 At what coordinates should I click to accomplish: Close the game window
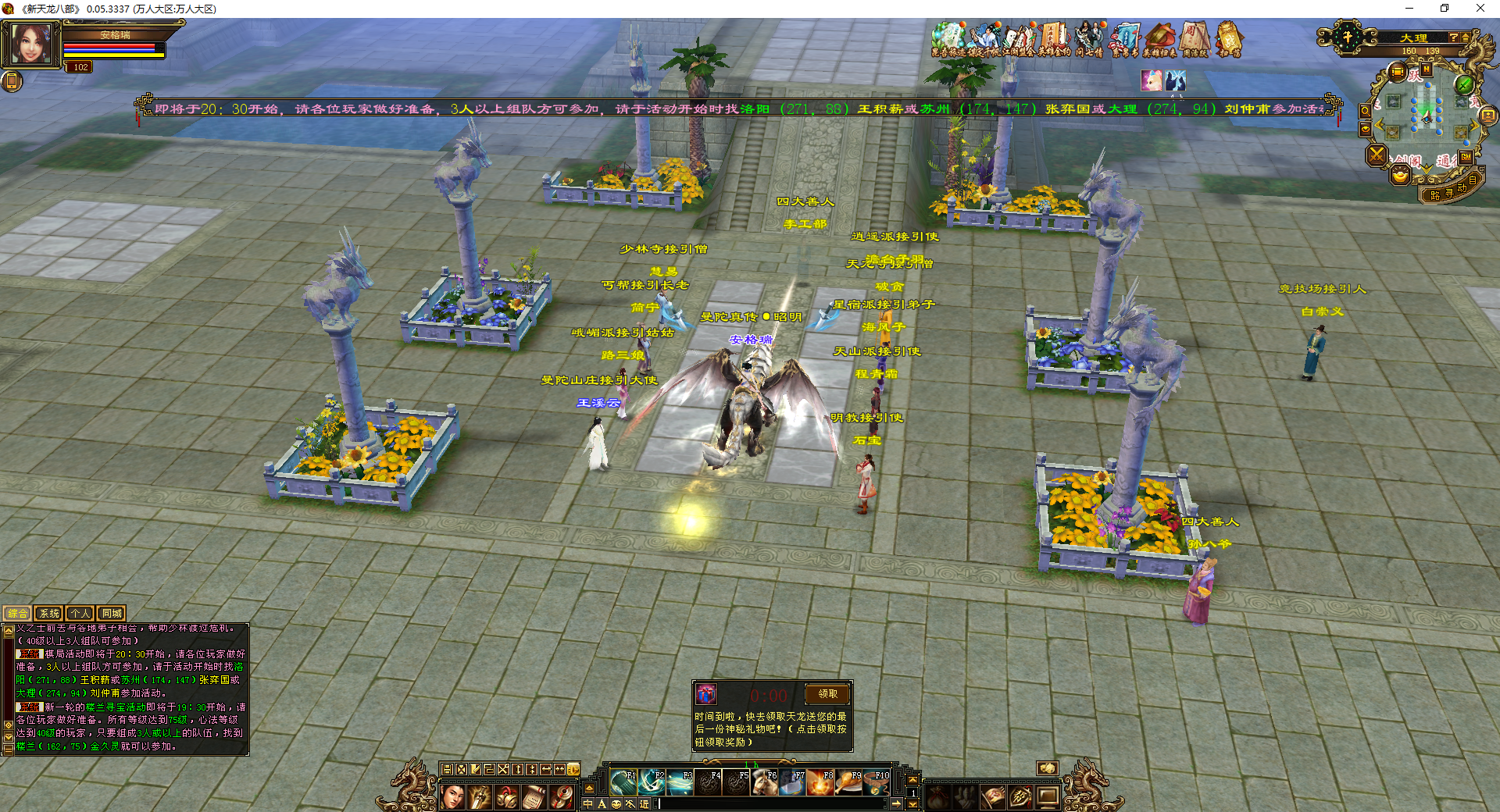1480,9
